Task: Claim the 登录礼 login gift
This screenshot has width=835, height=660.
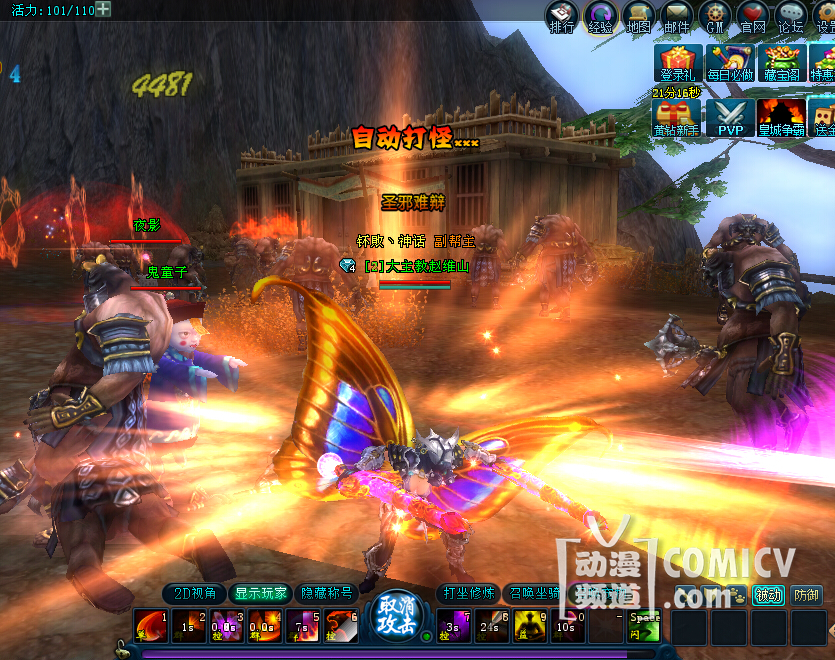Action: coord(677,62)
